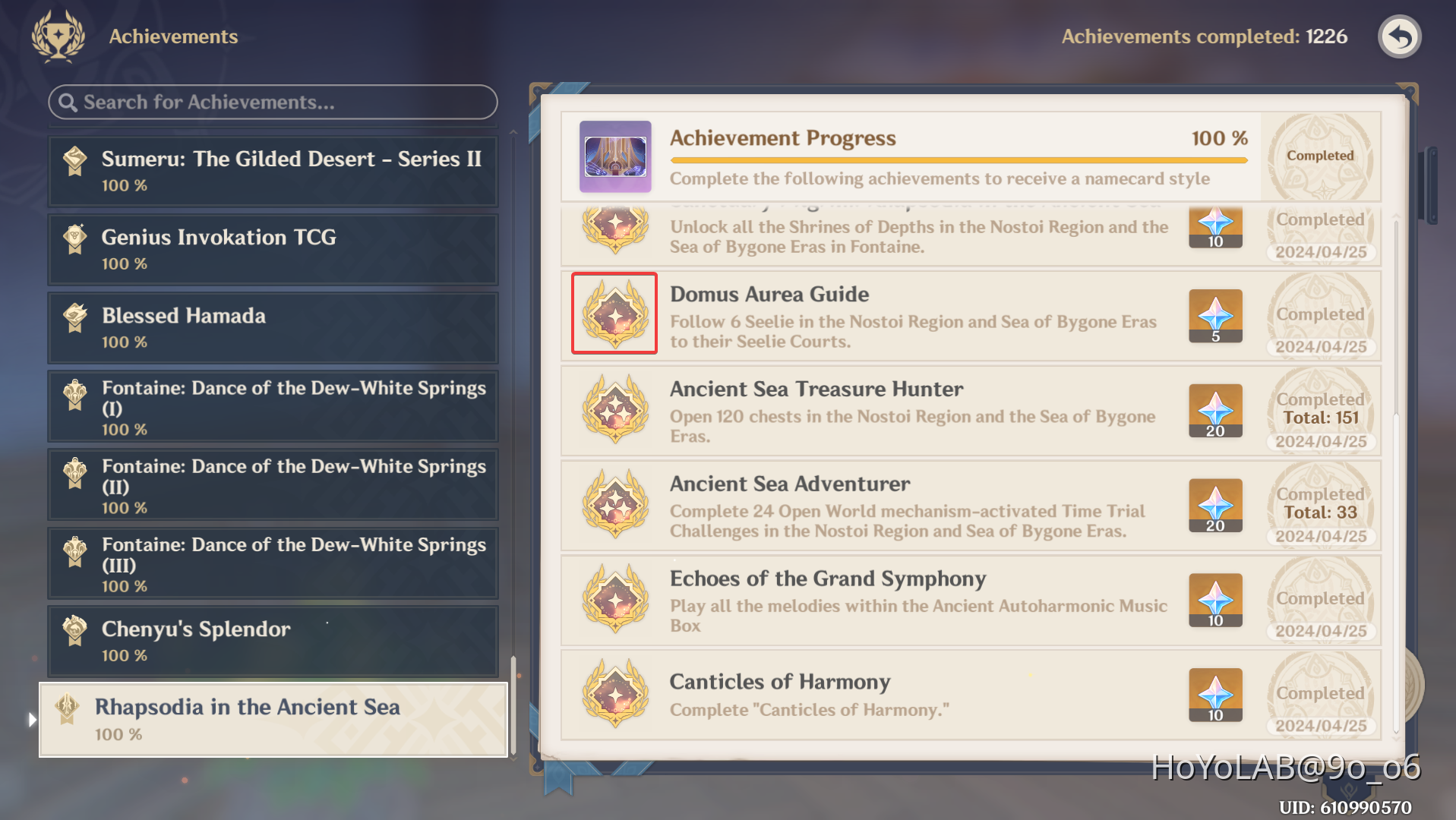The image size is (1456, 820).
Task: Switch to the Chenyu's Splendor category
Action: pos(272,642)
